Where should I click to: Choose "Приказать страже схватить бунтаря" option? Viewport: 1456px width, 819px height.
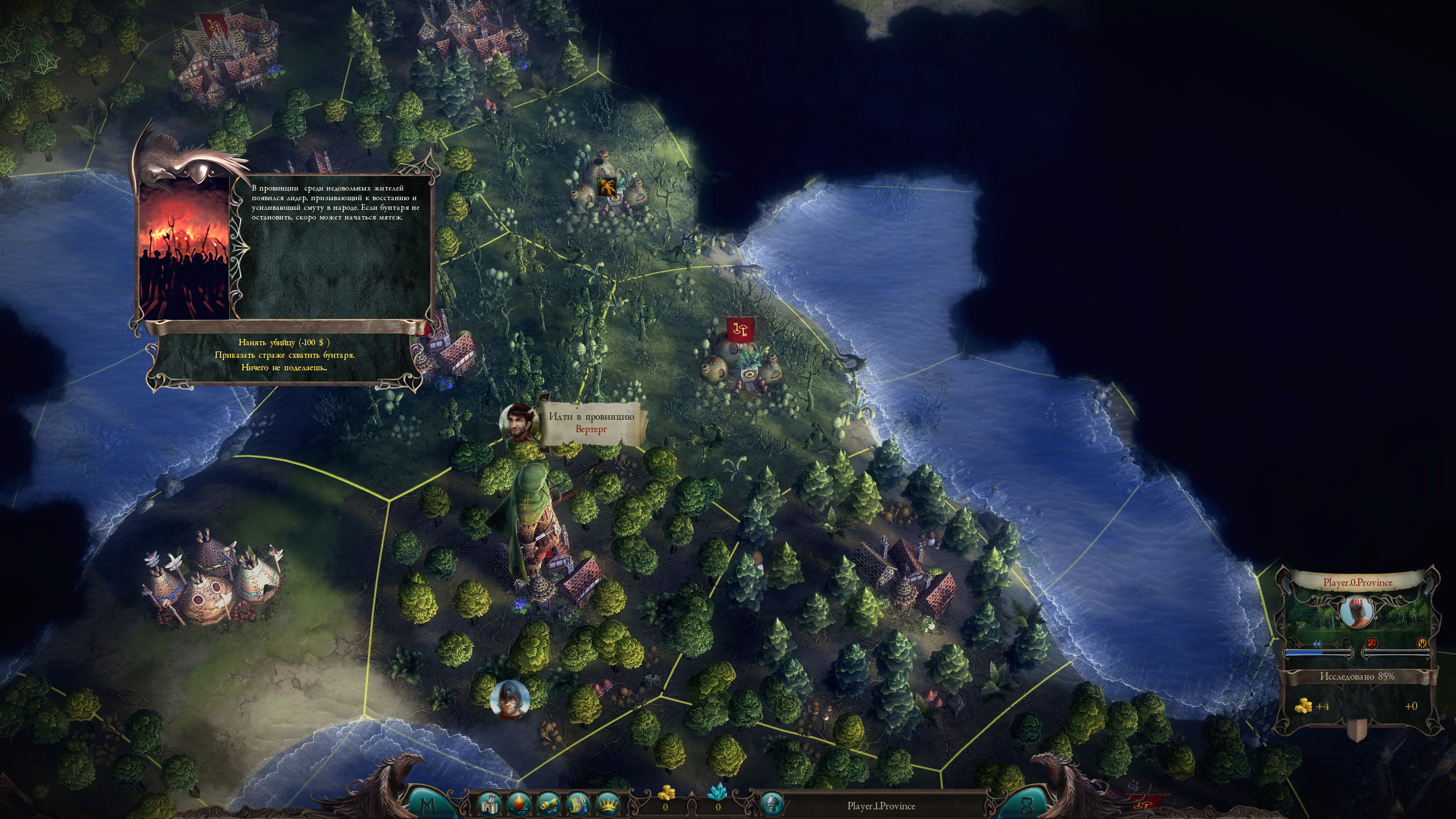[x=284, y=355]
